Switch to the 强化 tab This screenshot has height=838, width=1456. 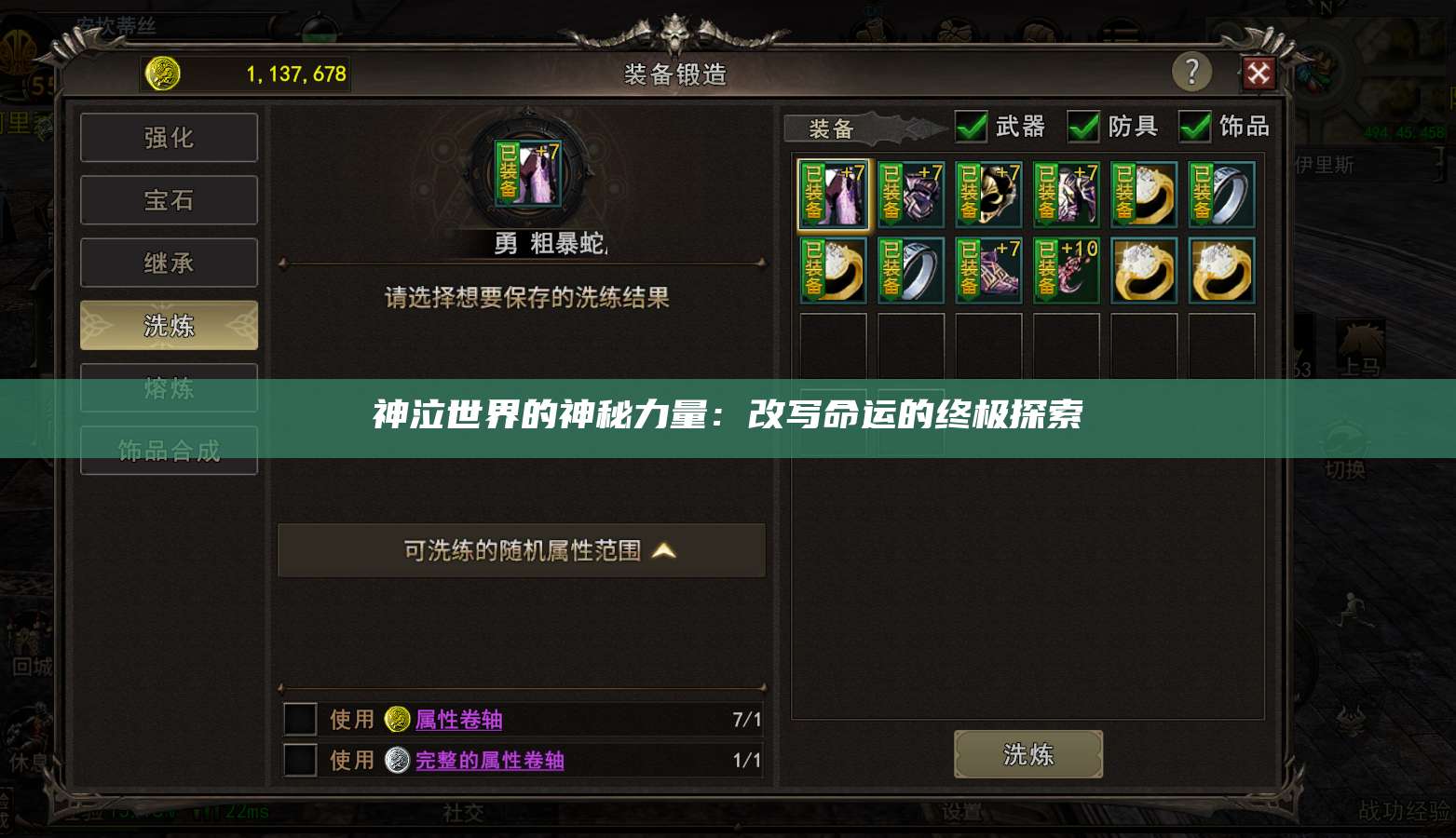pyautogui.click(x=169, y=137)
